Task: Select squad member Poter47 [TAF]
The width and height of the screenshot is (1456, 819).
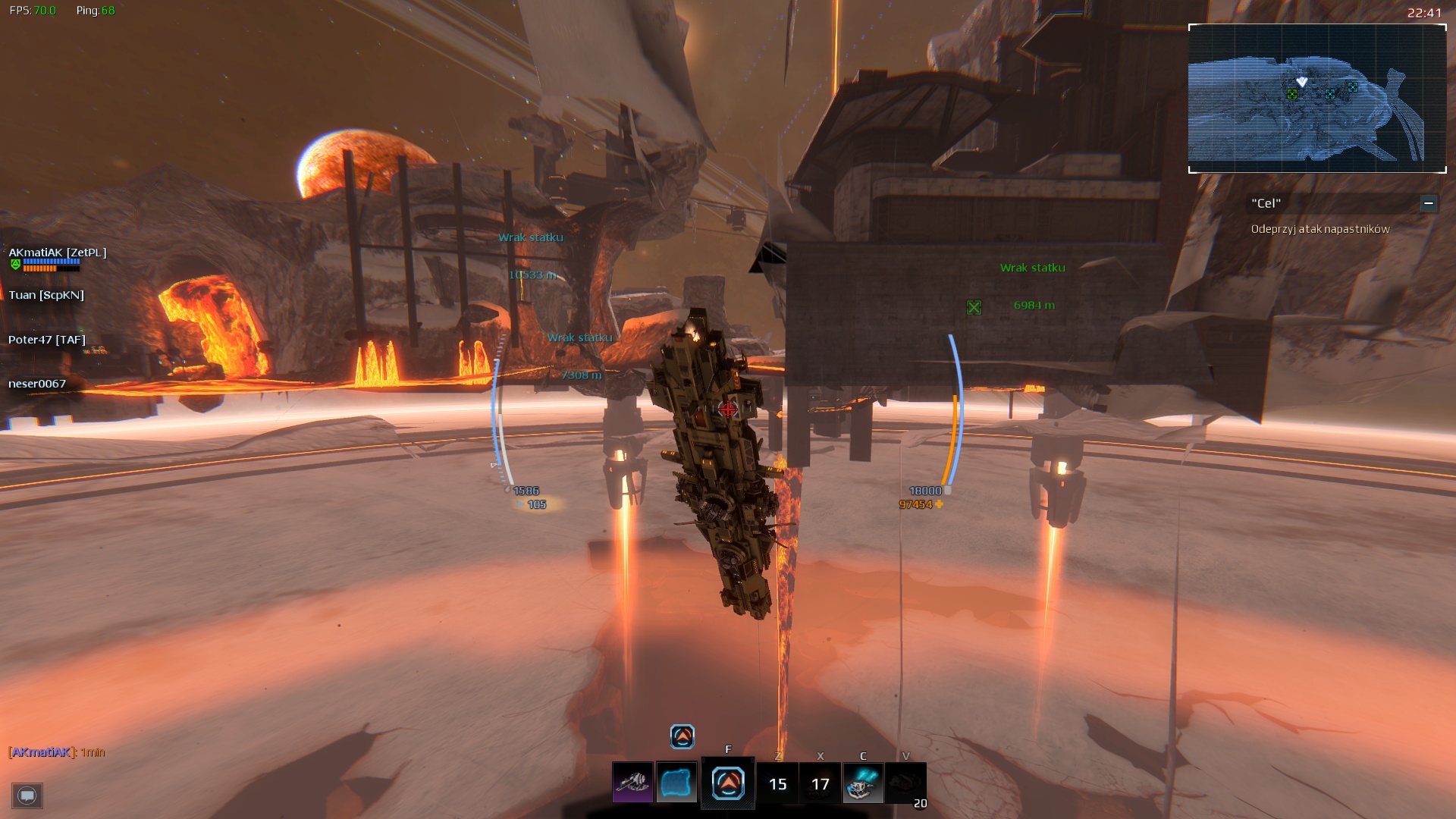Action: (47, 340)
